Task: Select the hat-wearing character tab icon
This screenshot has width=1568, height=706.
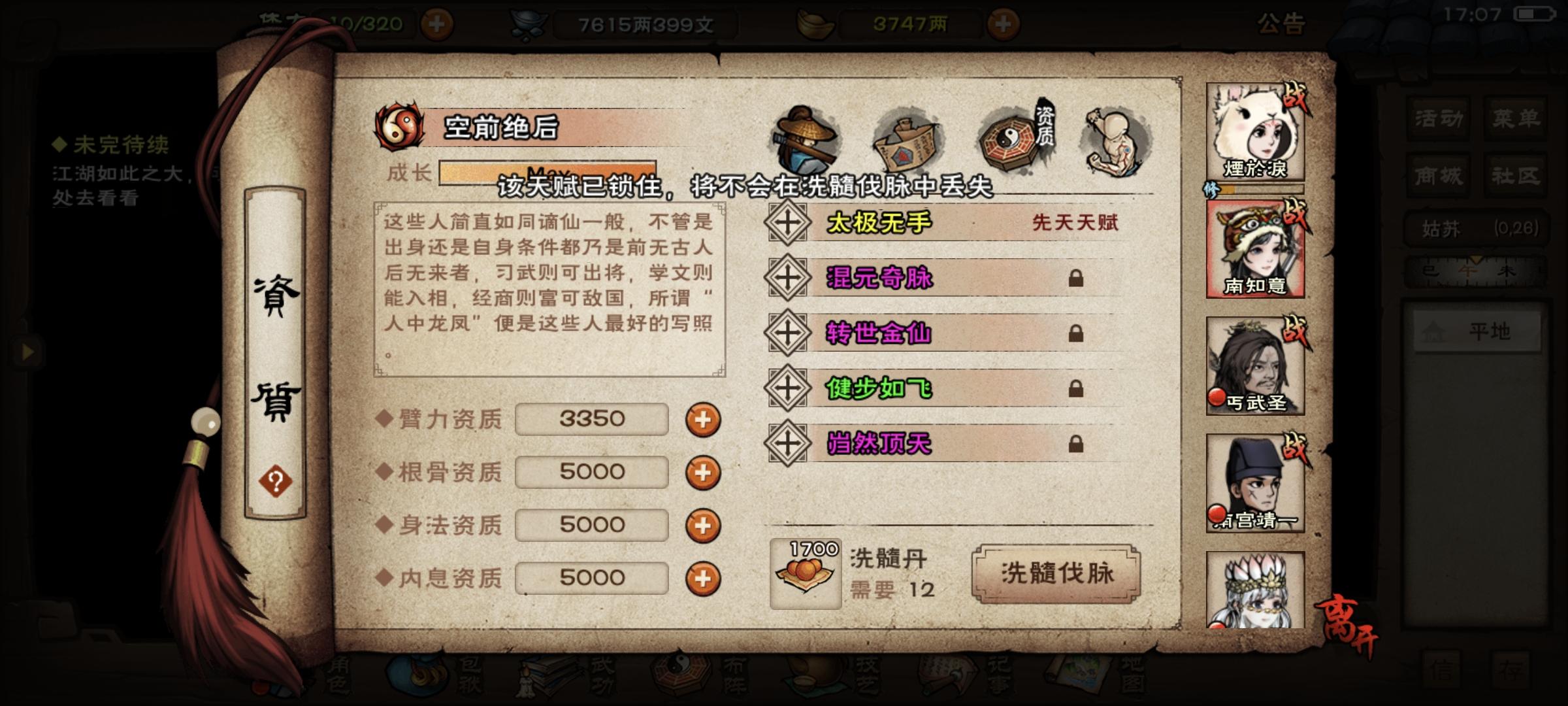Action: (806, 139)
